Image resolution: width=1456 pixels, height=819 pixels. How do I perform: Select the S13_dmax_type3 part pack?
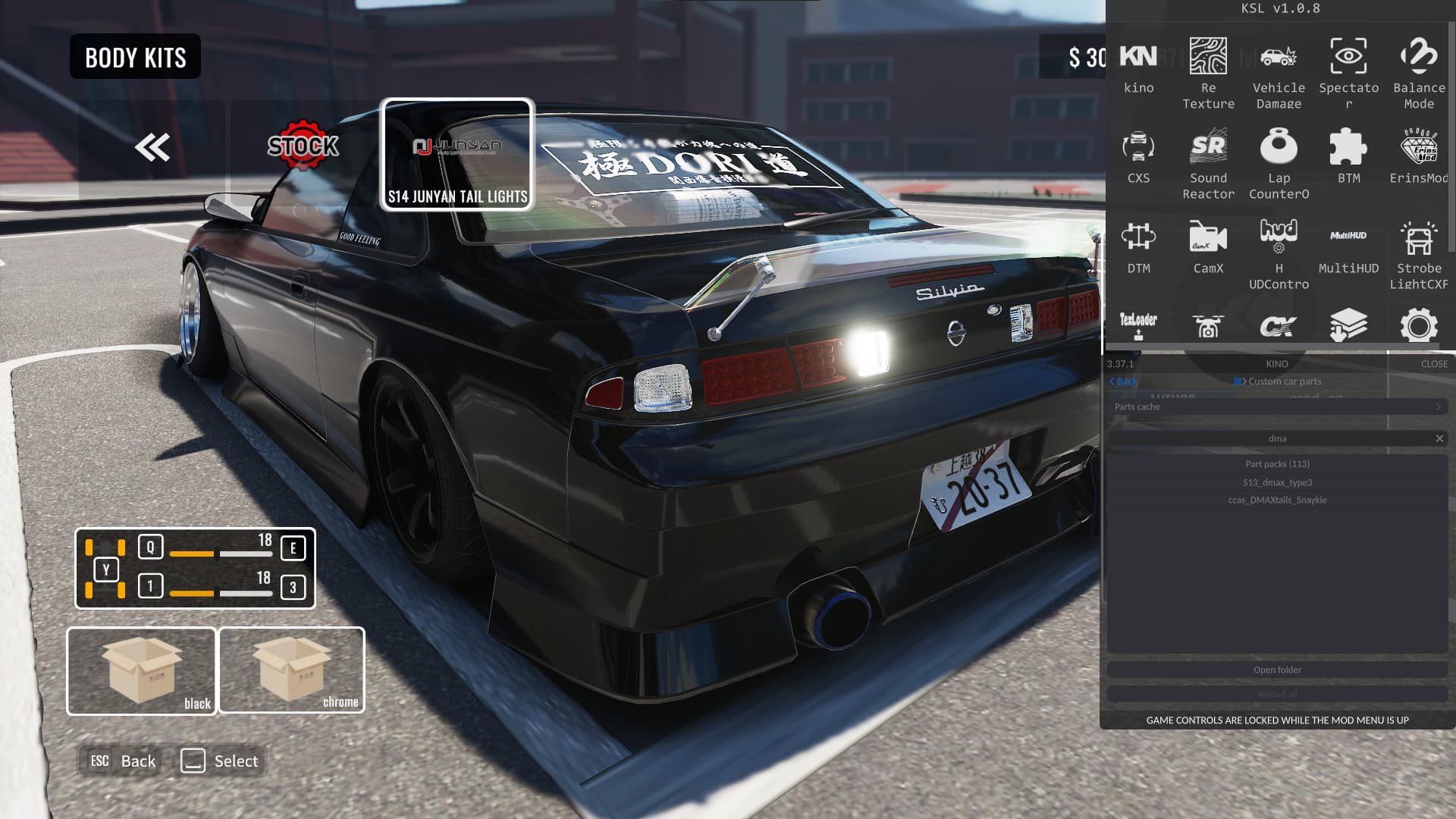point(1277,482)
